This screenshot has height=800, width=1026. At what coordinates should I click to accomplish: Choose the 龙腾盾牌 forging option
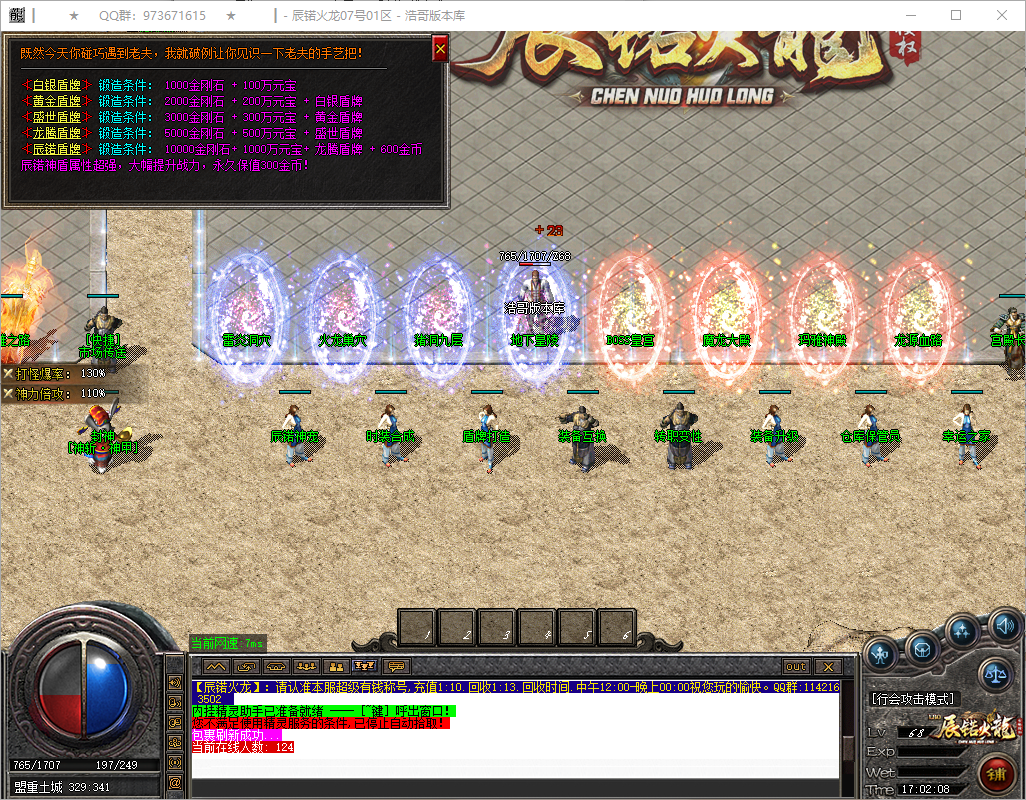[x=57, y=134]
